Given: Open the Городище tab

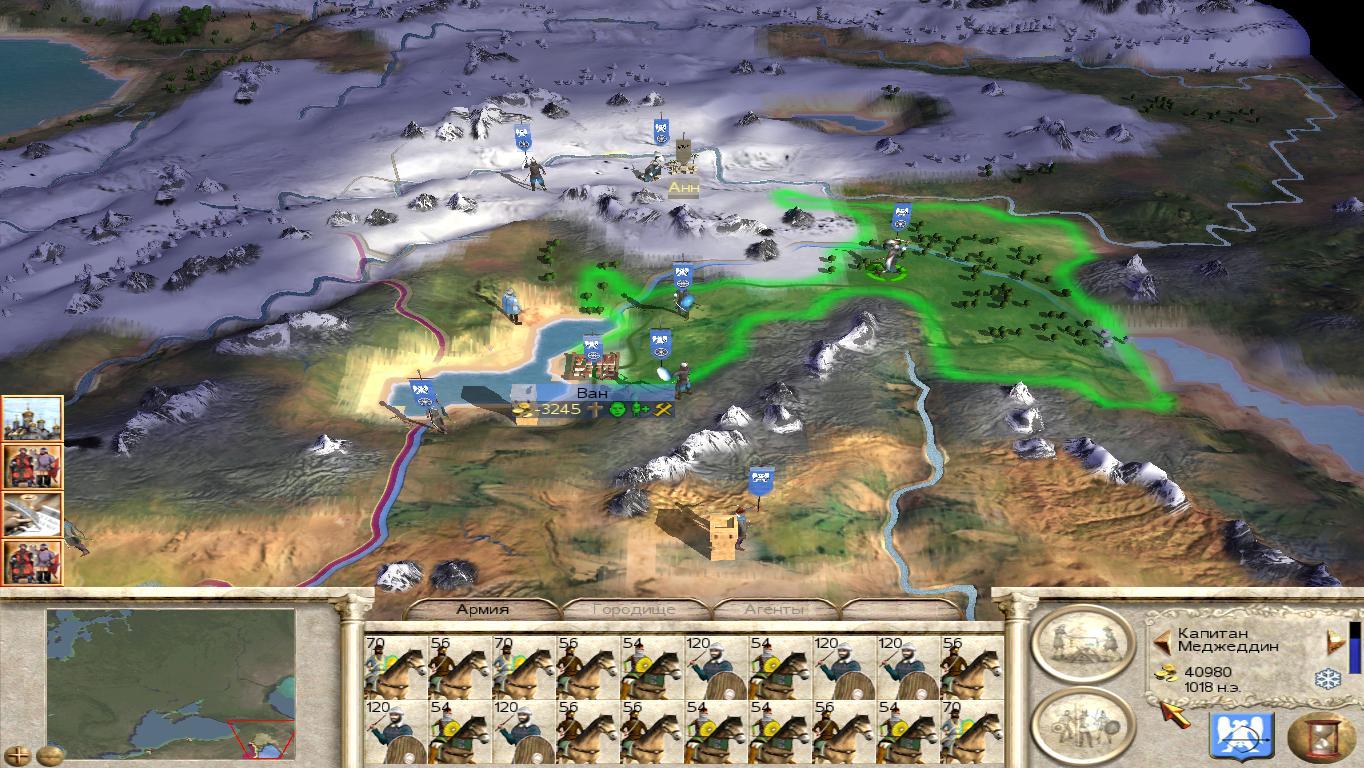Looking at the screenshot, I should (x=634, y=609).
